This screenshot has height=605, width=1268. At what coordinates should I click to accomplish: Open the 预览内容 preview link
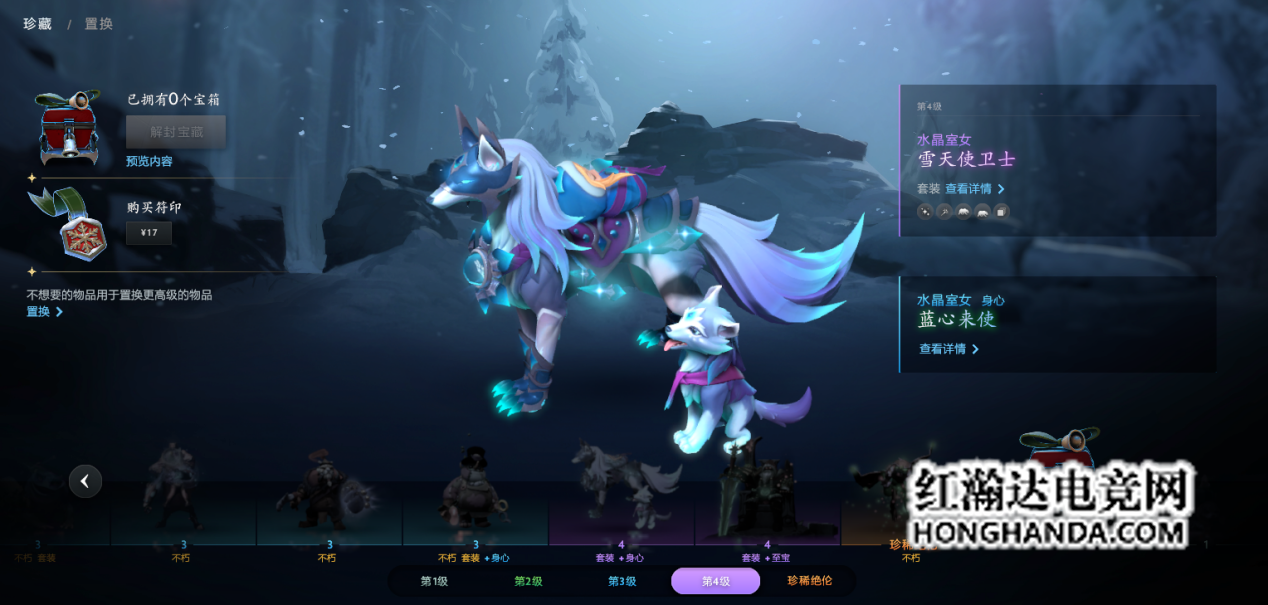pos(149,161)
